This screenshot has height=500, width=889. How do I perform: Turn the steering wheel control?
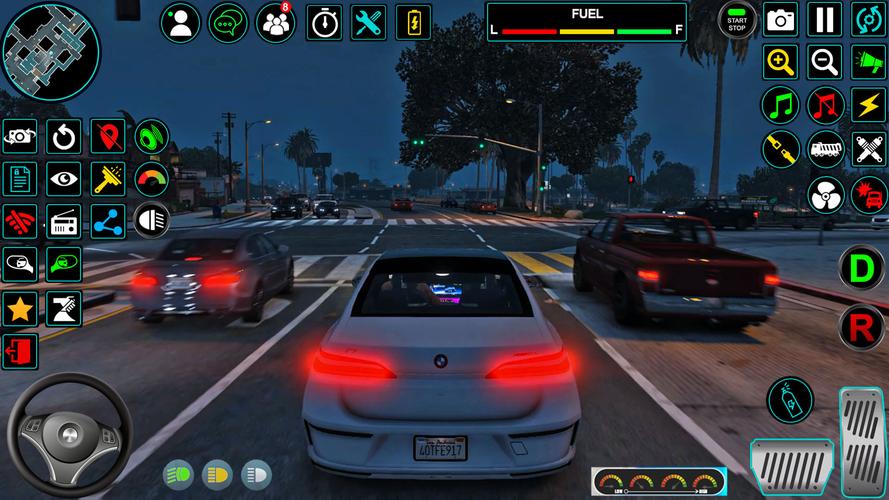(x=69, y=434)
